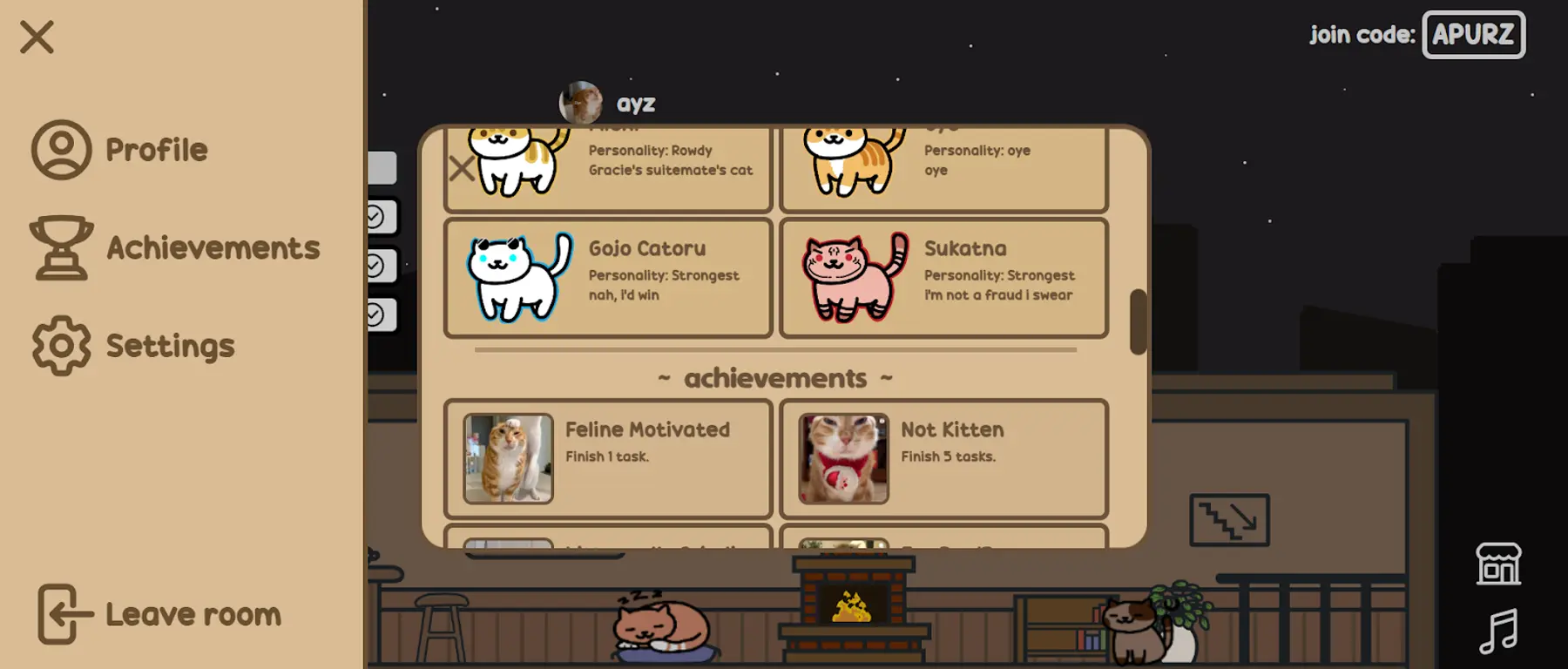Open Settings via the gear icon
Image resolution: width=1568 pixels, height=669 pixels.
(x=60, y=345)
